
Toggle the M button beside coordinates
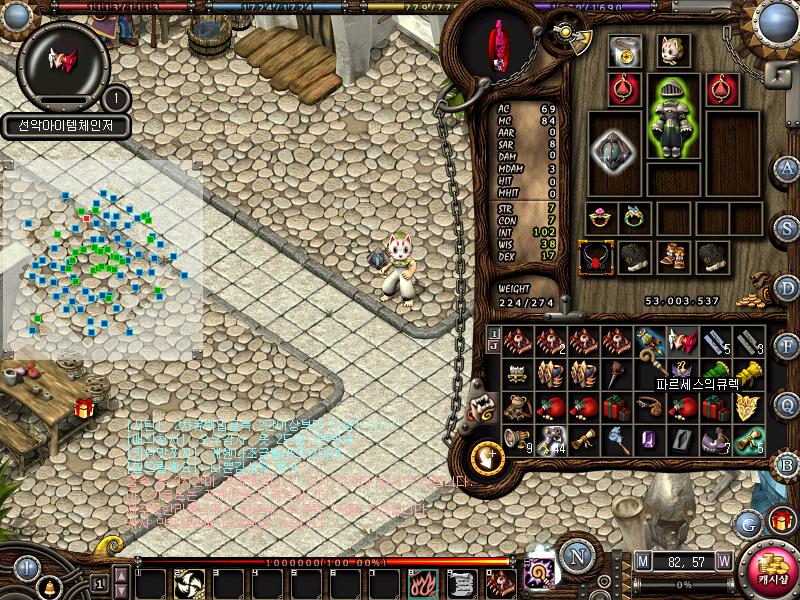coord(643,562)
